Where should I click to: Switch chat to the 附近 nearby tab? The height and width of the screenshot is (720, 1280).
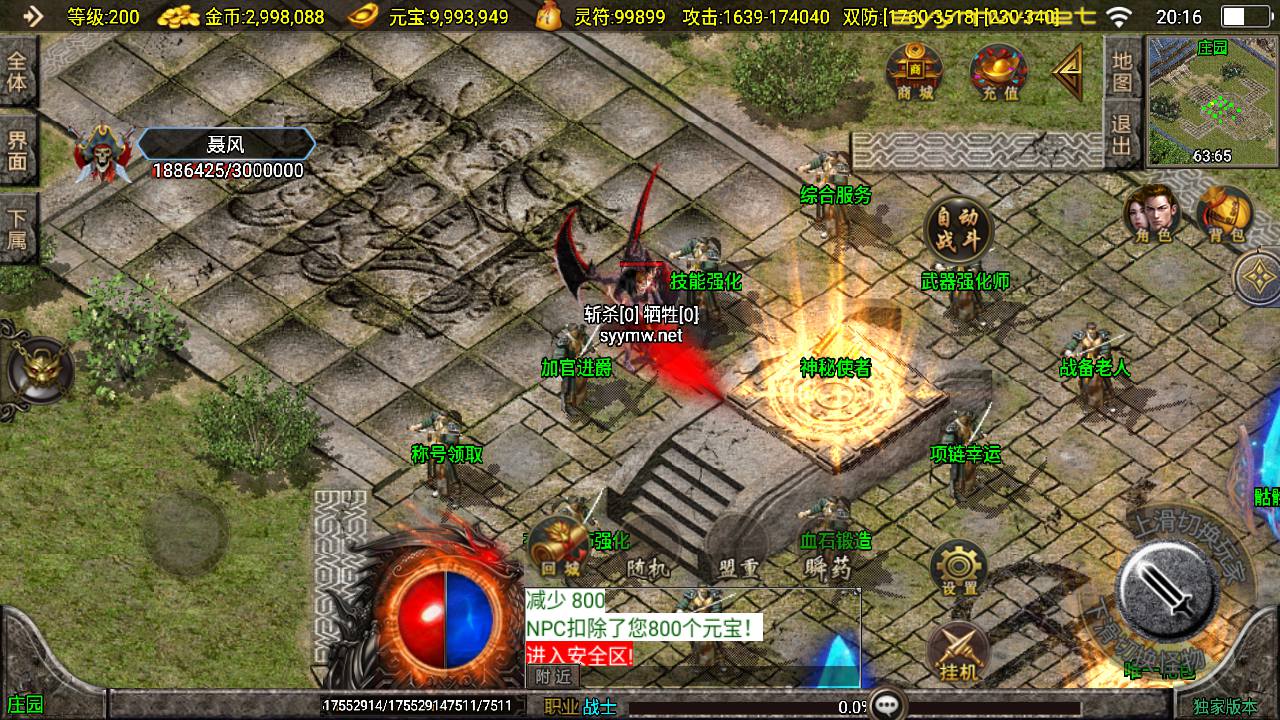552,677
